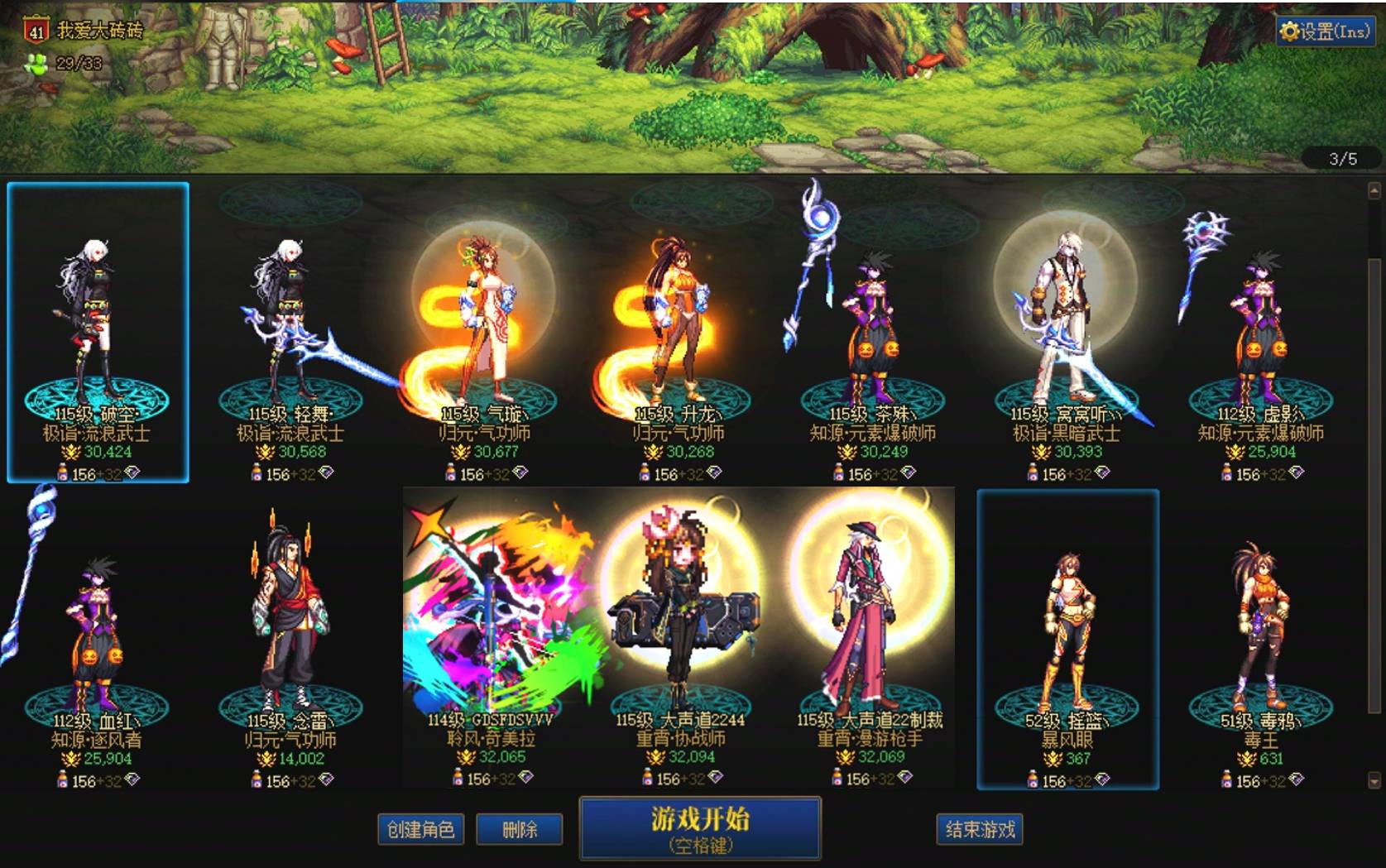Click the potion bottle icon under character 破空
The height and width of the screenshot is (868, 1386).
tap(61, 472)
